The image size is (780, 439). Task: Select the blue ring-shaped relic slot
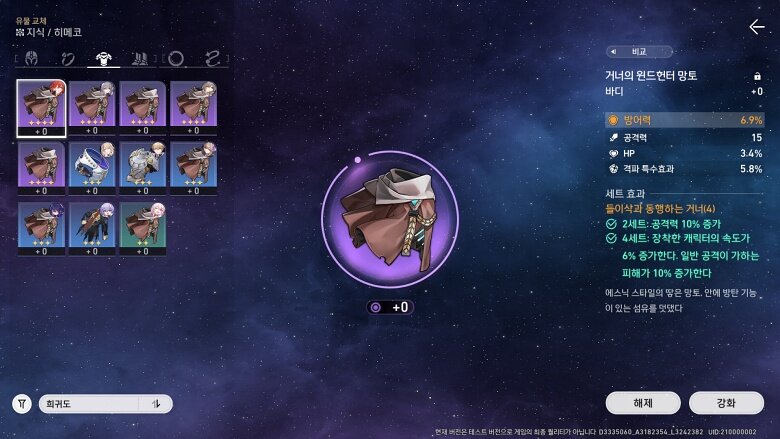tap(92, 168)
